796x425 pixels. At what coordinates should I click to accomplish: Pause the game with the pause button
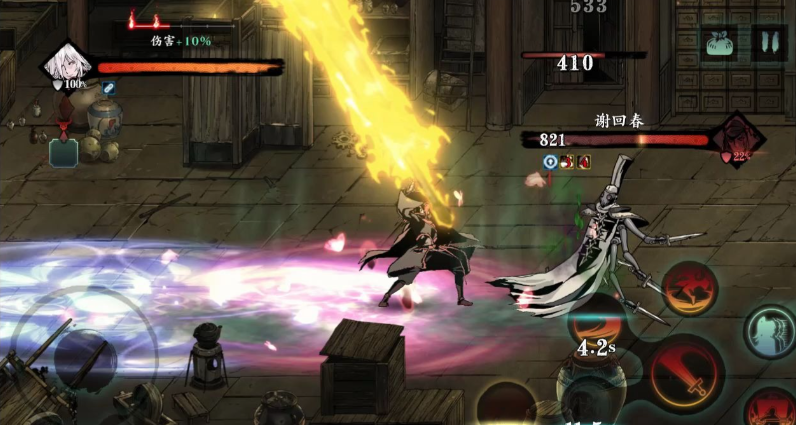(x=769, y=44)
